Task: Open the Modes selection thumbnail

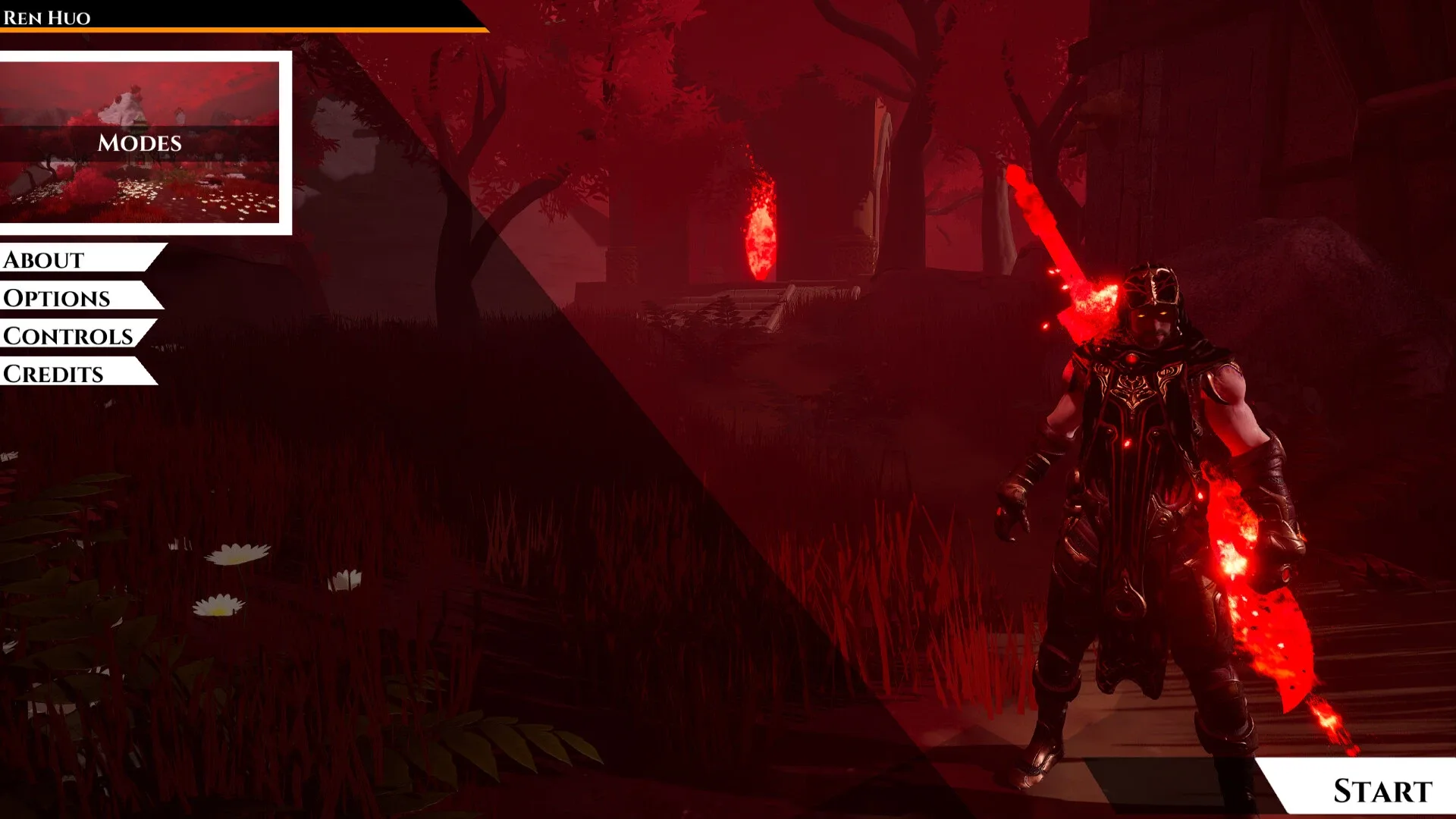Action: click(x=140, y=143)
